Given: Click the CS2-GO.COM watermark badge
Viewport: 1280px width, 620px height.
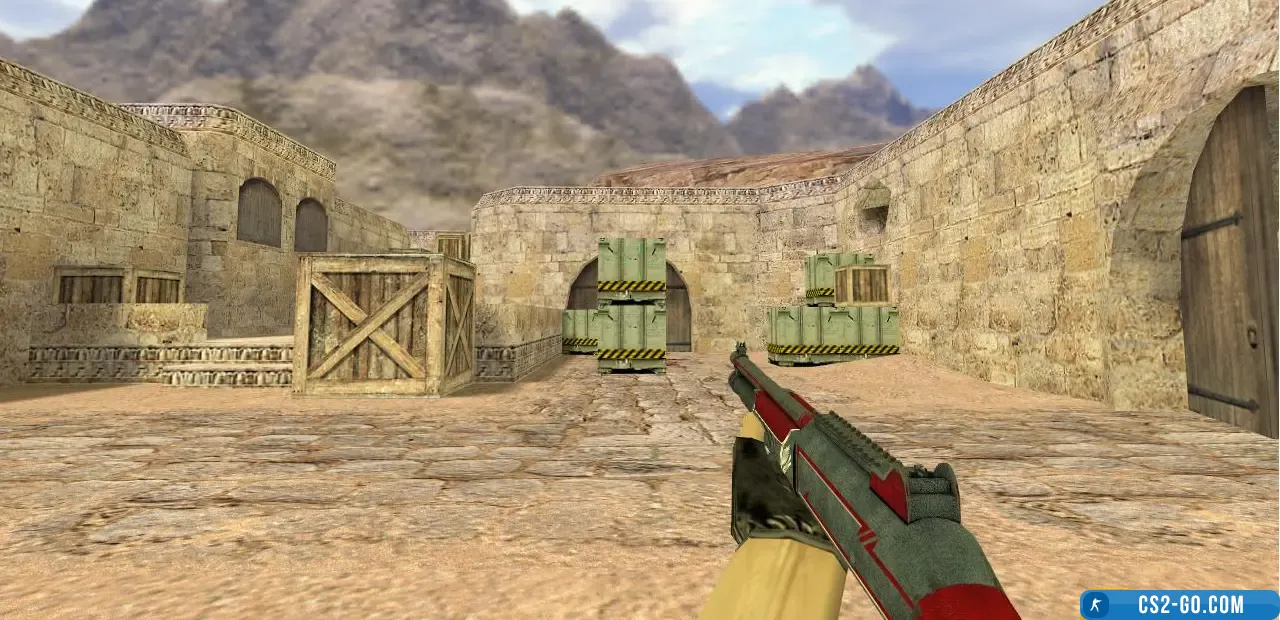Looking at the screenshot, I should pyautogui.click(x=1178, y=604).
